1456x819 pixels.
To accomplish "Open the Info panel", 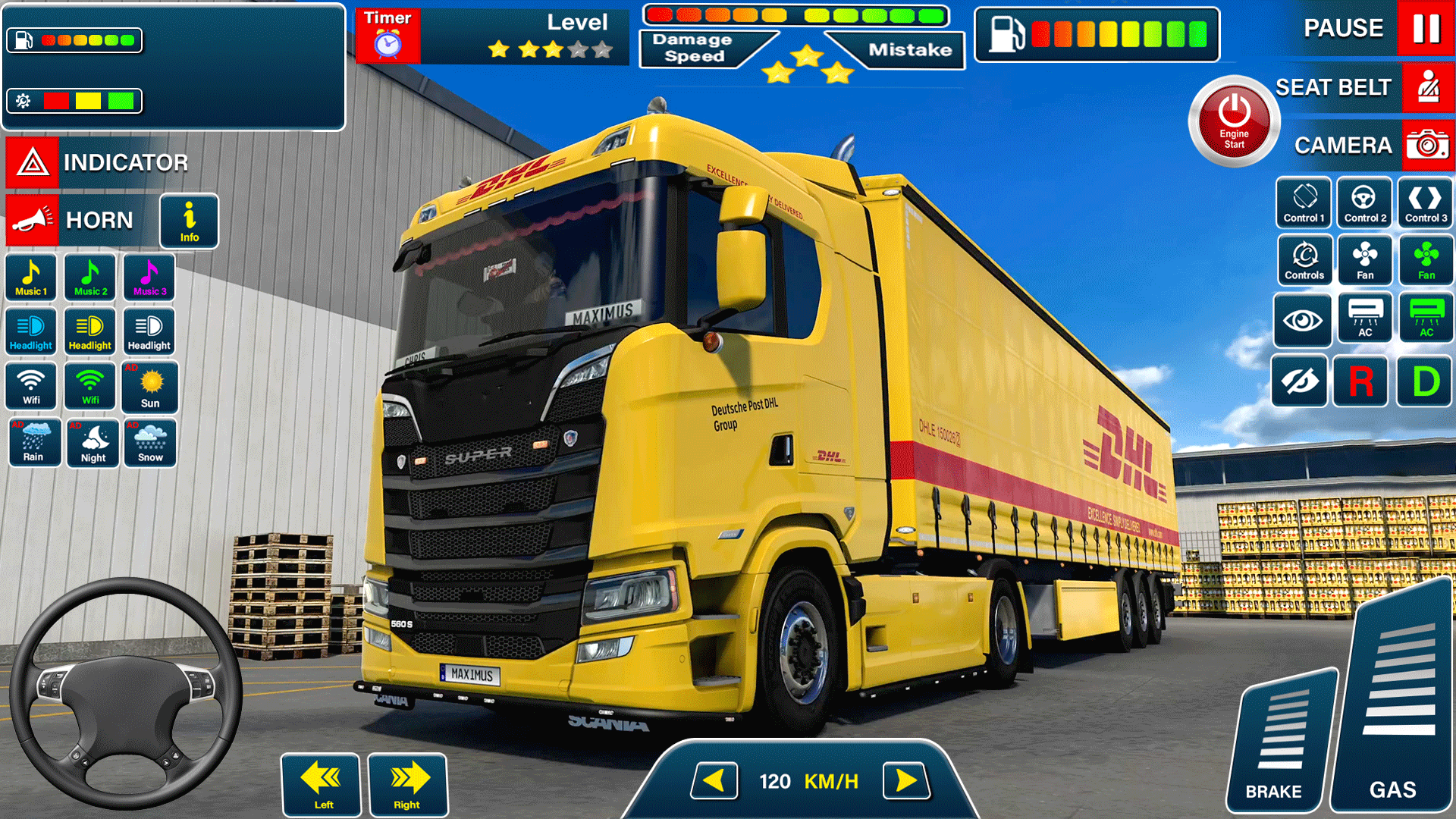I will [189, 221].
